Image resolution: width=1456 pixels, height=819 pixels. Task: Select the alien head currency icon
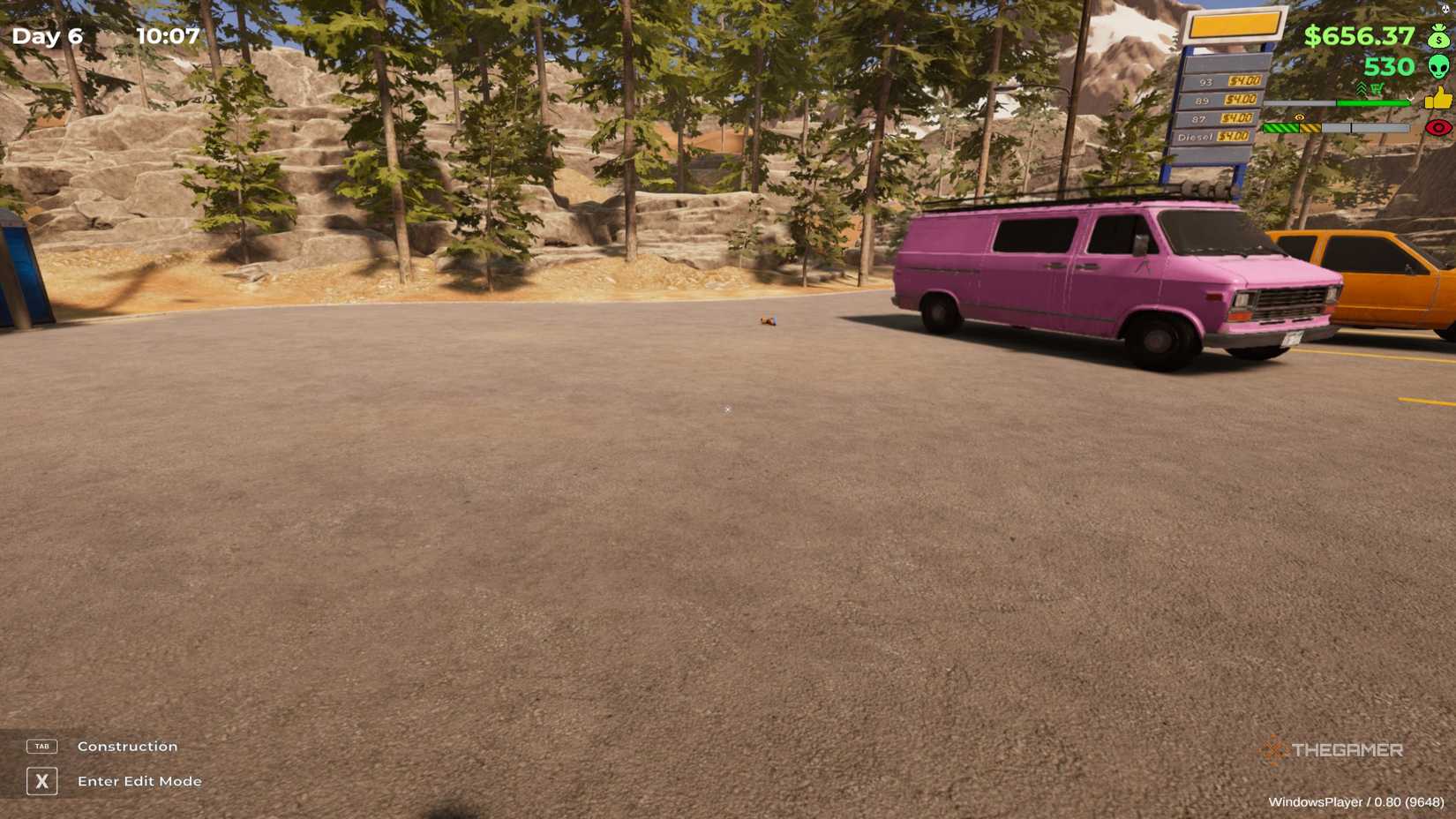pyautogui.click(x=1440, y=68)
